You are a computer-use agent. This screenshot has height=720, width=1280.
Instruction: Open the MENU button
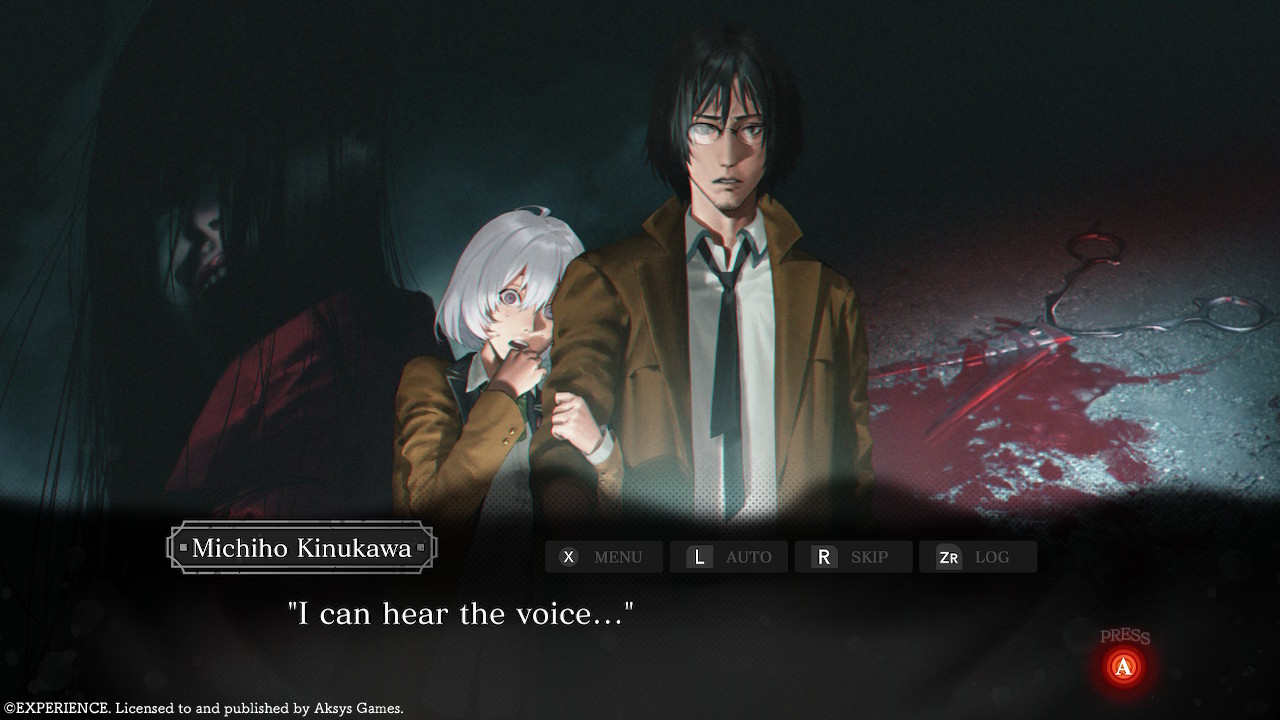tap(603, 557)
